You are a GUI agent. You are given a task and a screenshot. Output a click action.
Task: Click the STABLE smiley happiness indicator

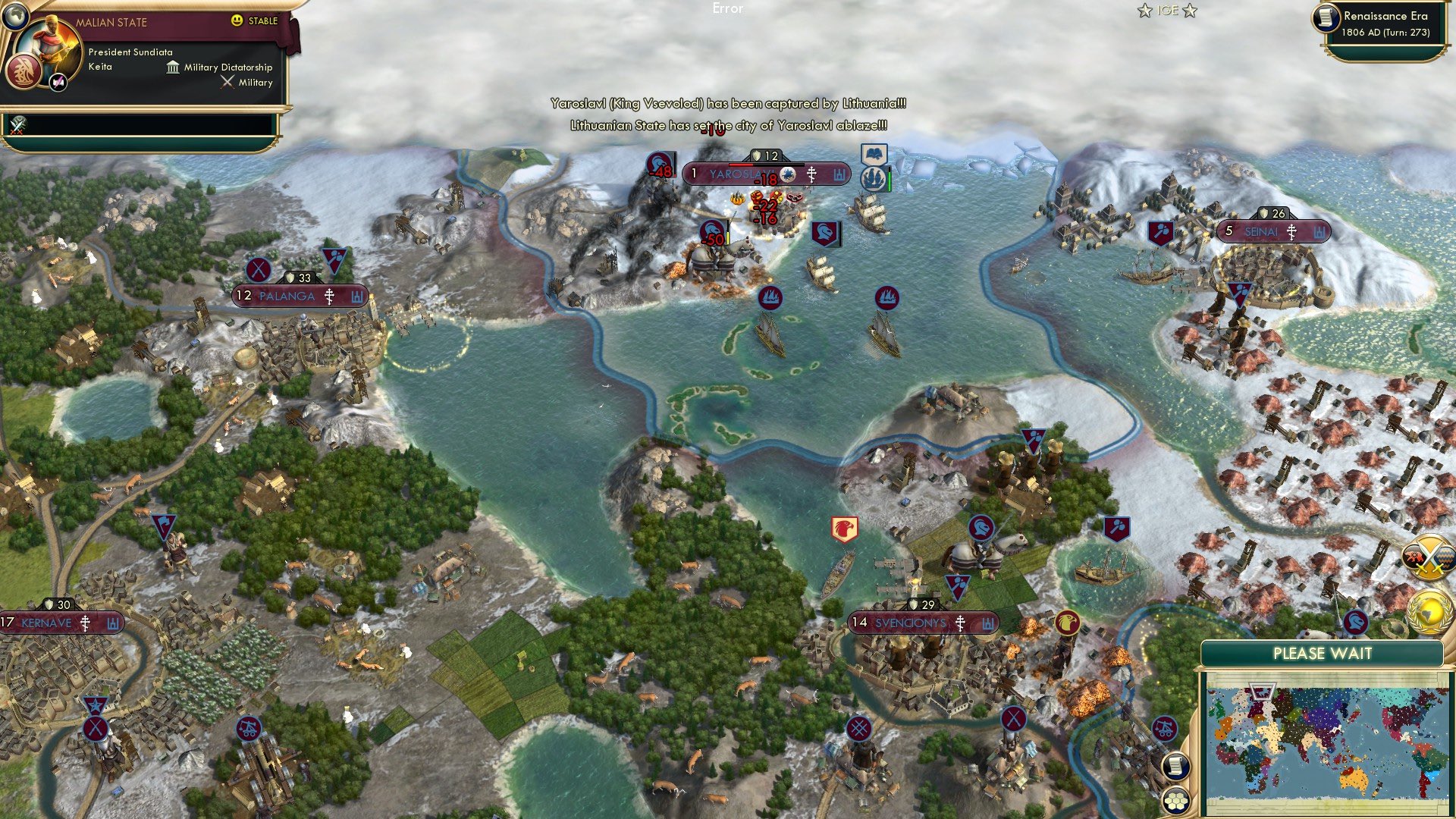tap(236, 20)
